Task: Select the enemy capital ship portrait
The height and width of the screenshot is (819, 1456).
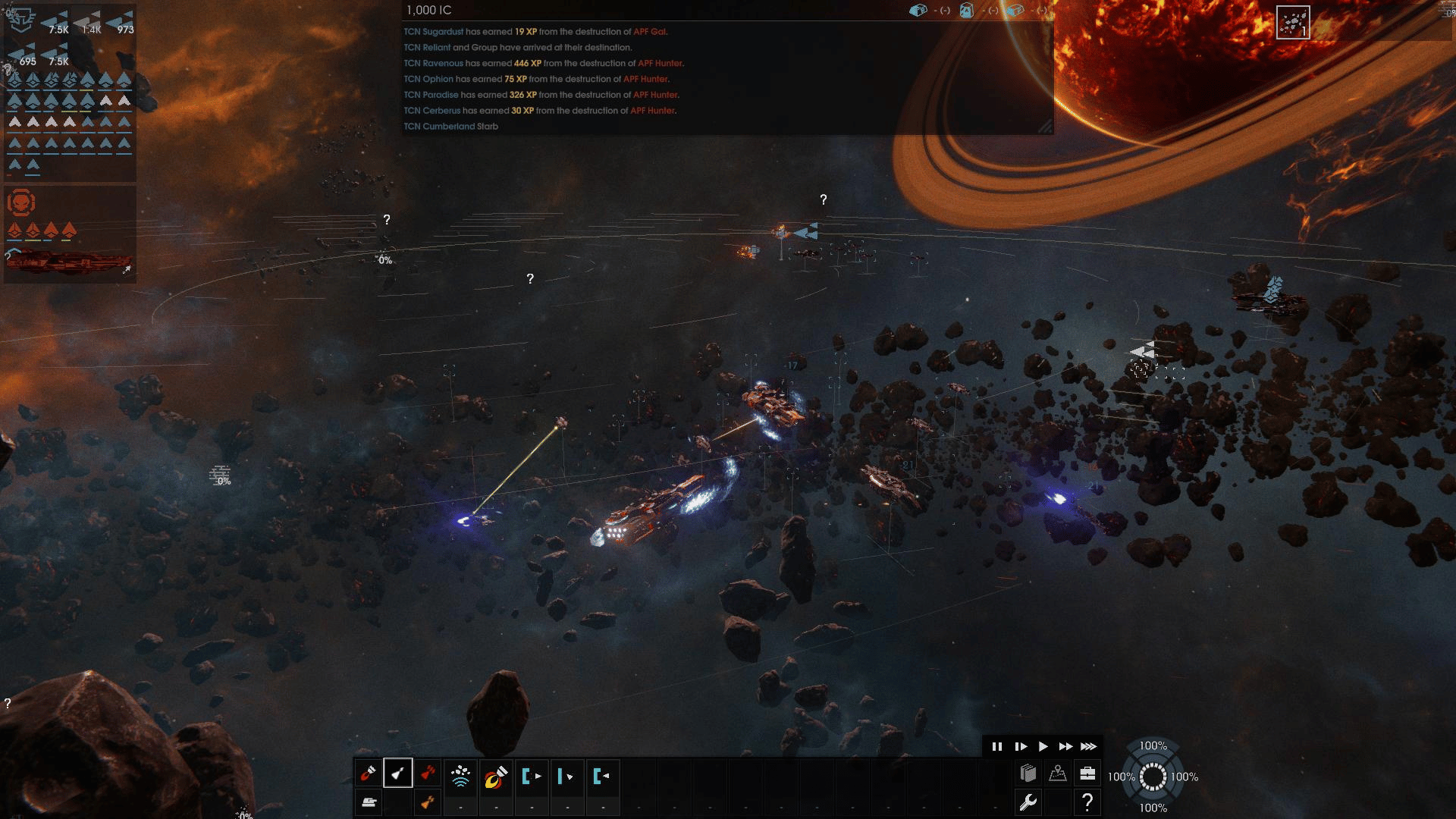Action: point(68,262)
